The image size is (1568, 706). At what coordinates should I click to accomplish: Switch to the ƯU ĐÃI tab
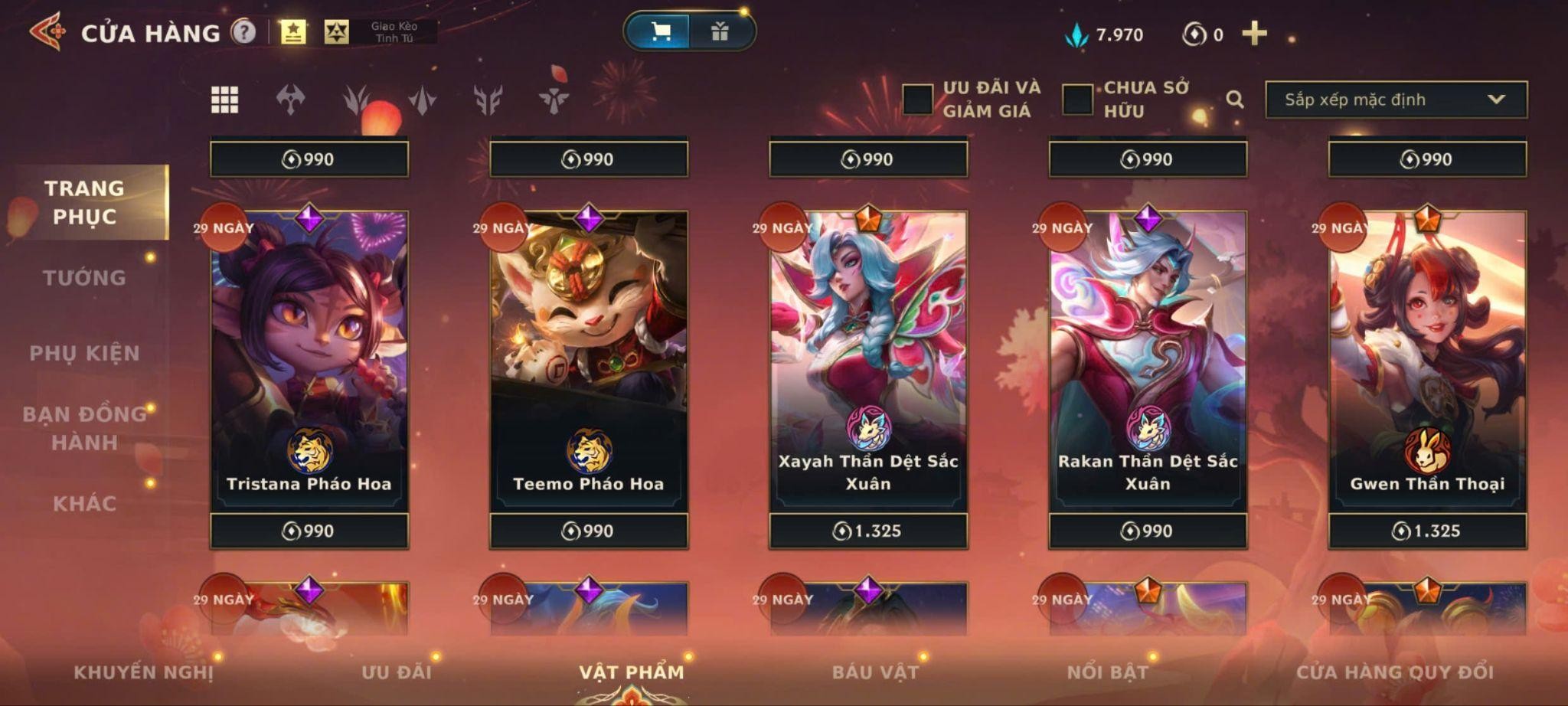click(397, 672)
